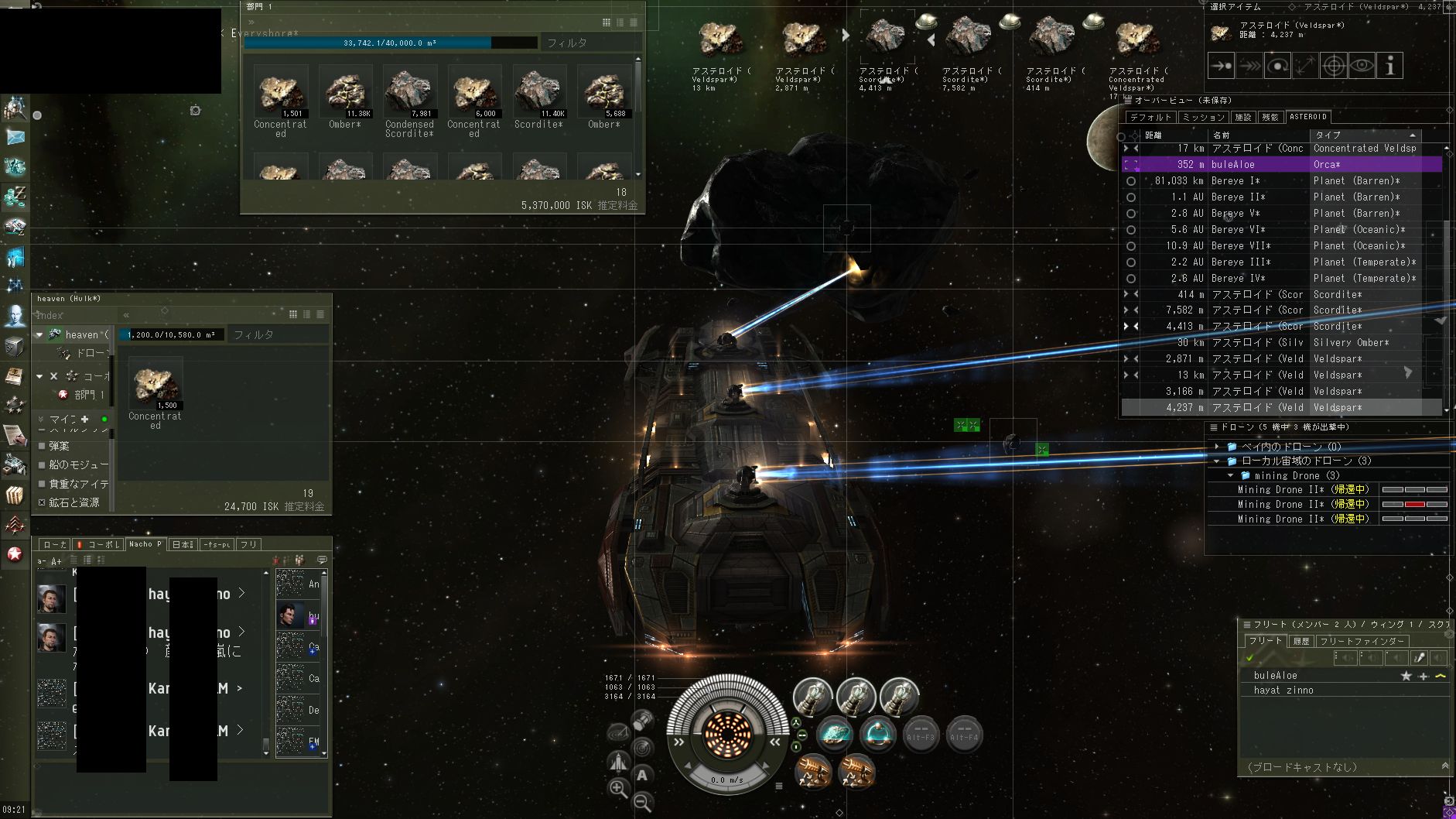Open the 日本語 chat channel tab

point(183,544)
